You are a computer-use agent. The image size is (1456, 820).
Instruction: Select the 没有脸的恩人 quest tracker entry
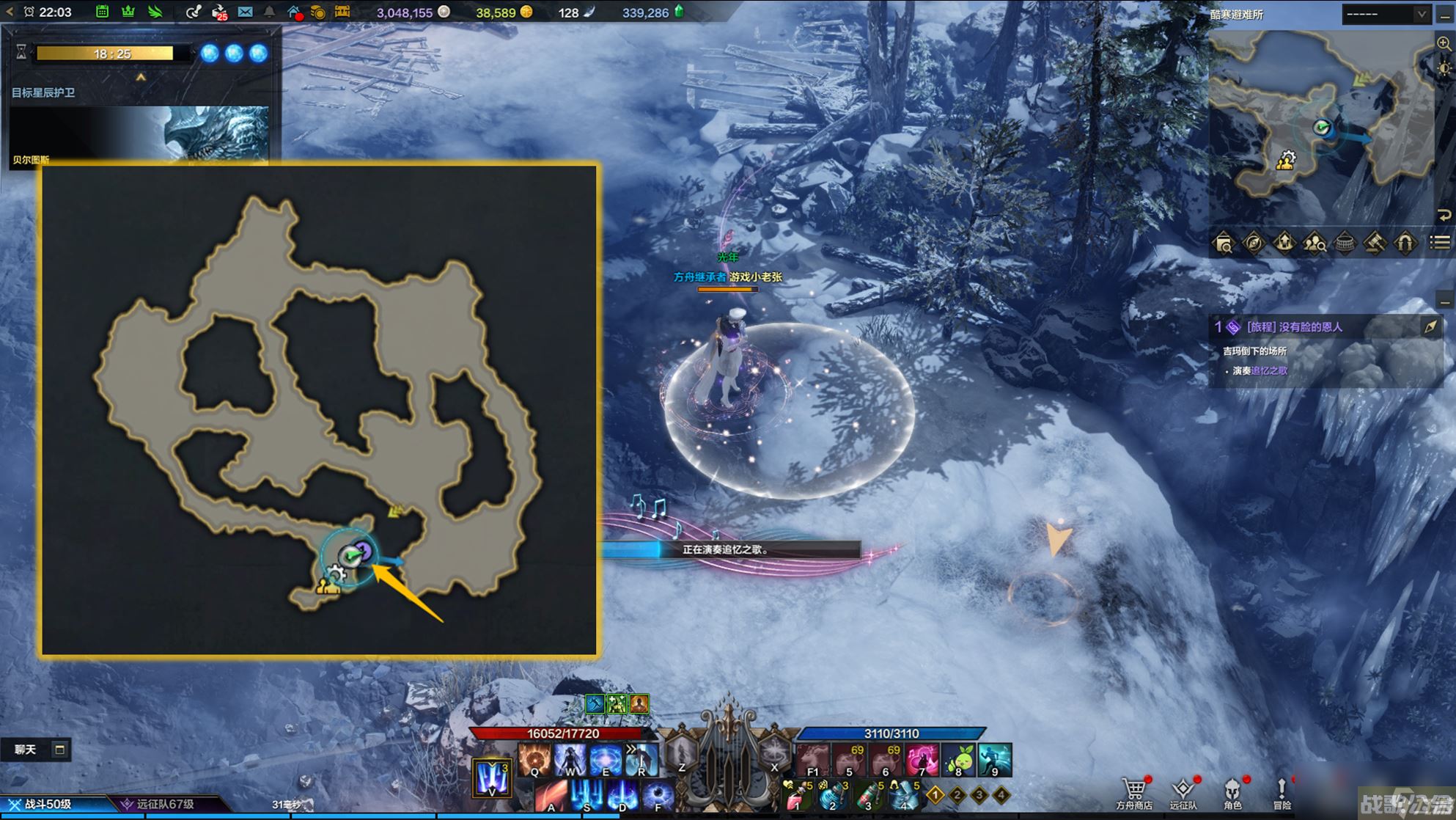click(x=1295, y=327)
